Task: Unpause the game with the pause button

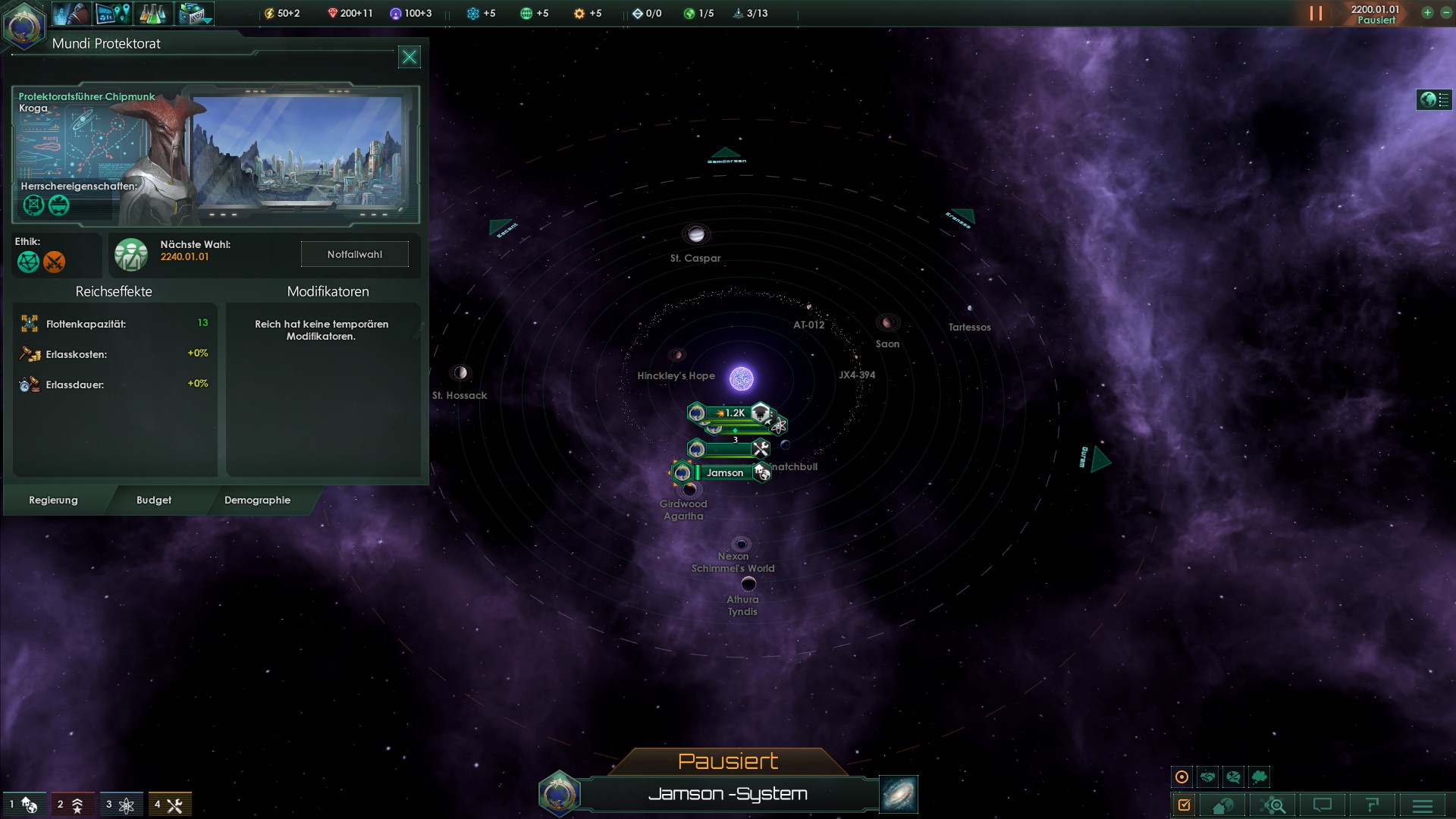Action: tap(1316, 14)
